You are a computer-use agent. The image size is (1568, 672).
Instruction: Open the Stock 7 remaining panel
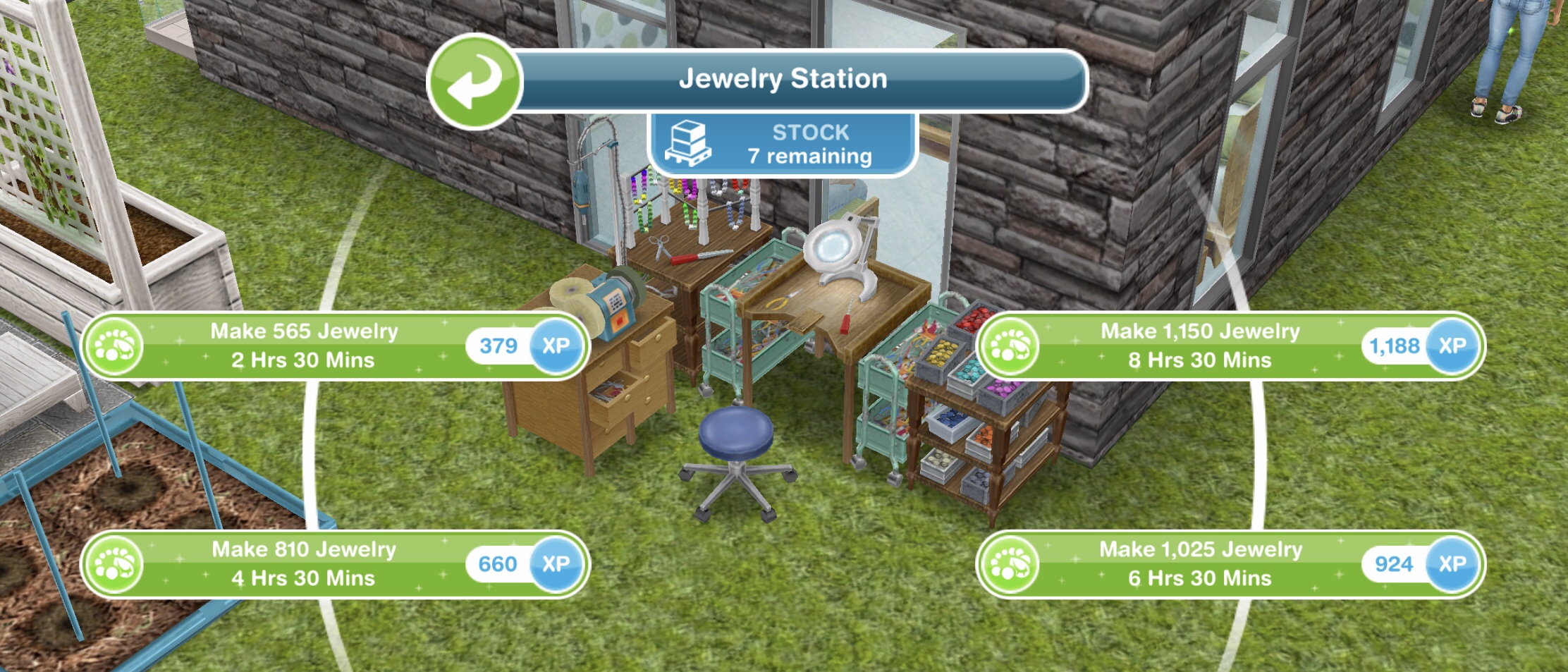coord(783,142)
